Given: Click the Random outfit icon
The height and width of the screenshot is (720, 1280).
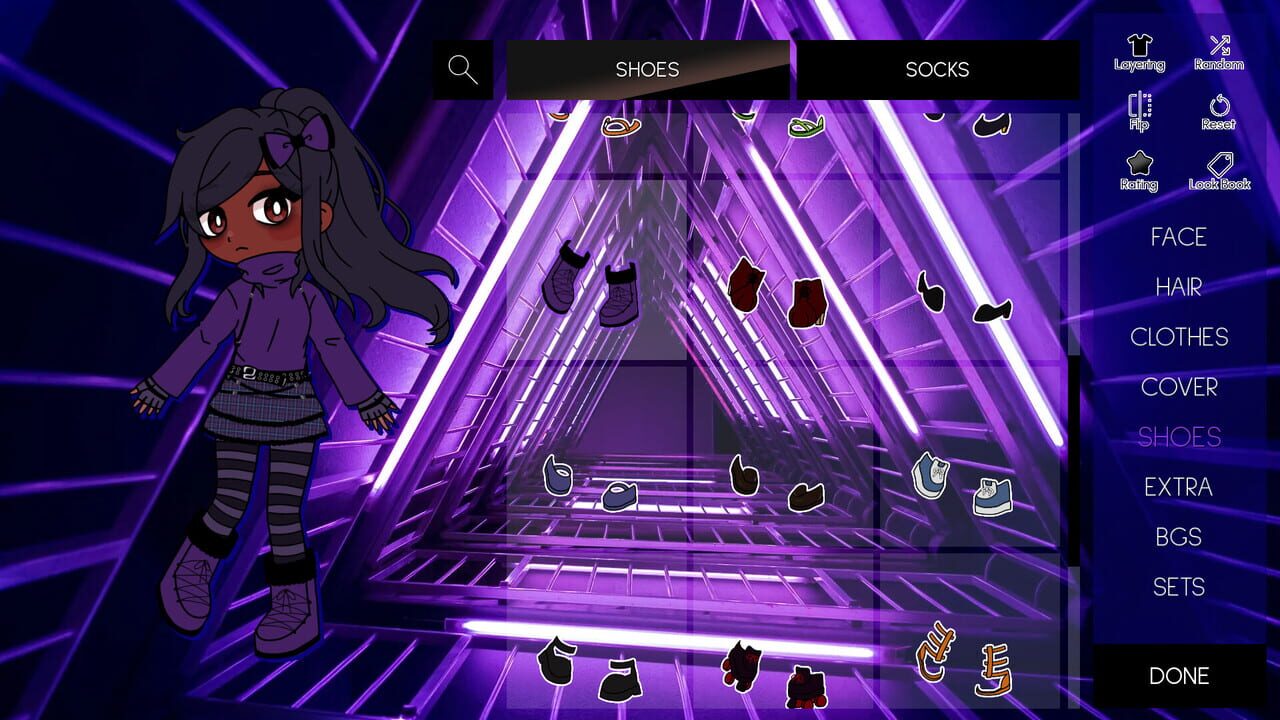Looking at the screenshot, I should [x=1218, y=52].
